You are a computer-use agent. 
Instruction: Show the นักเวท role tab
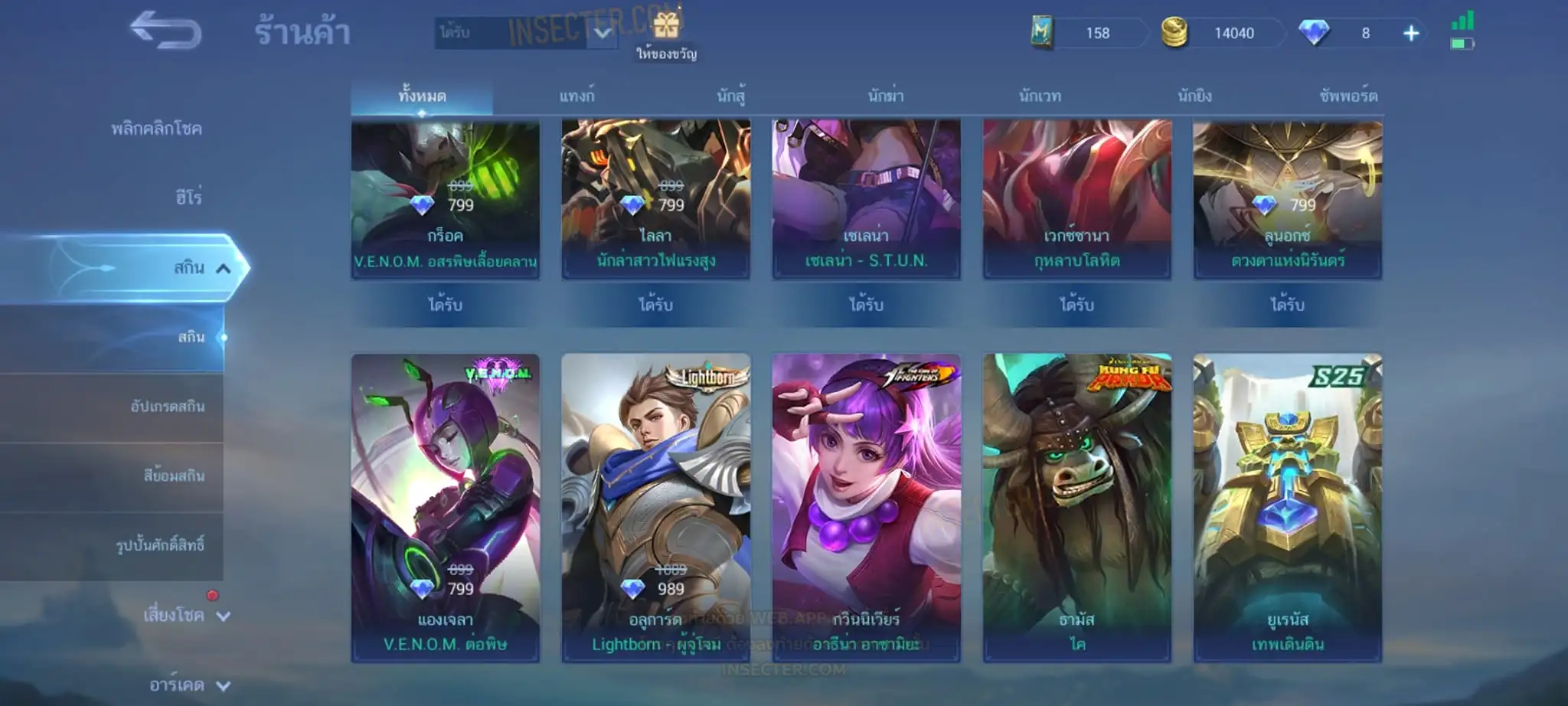pyautogui.click(x=1040, y=96)
